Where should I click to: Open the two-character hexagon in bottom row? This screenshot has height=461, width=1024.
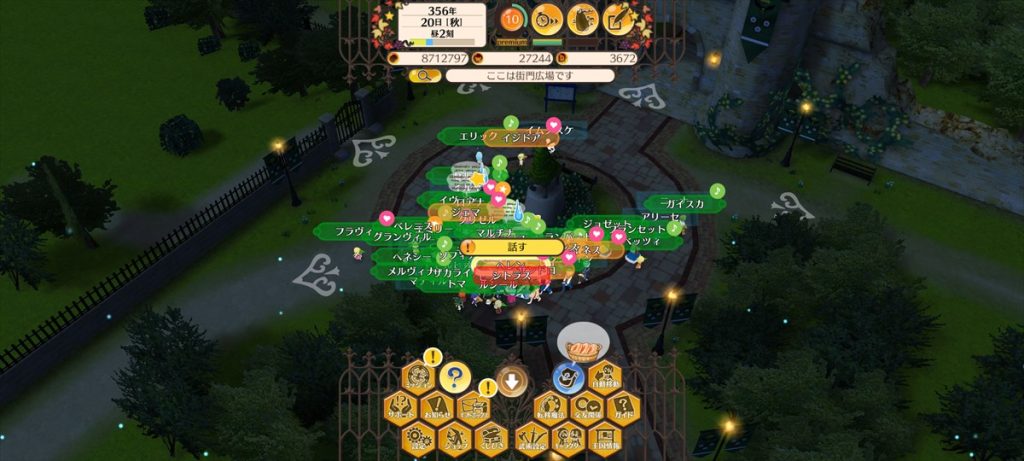(568, 437)
